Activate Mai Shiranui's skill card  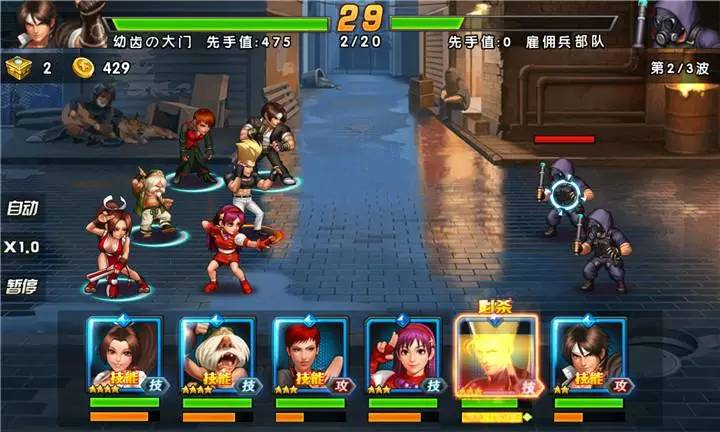coord(124,357)
